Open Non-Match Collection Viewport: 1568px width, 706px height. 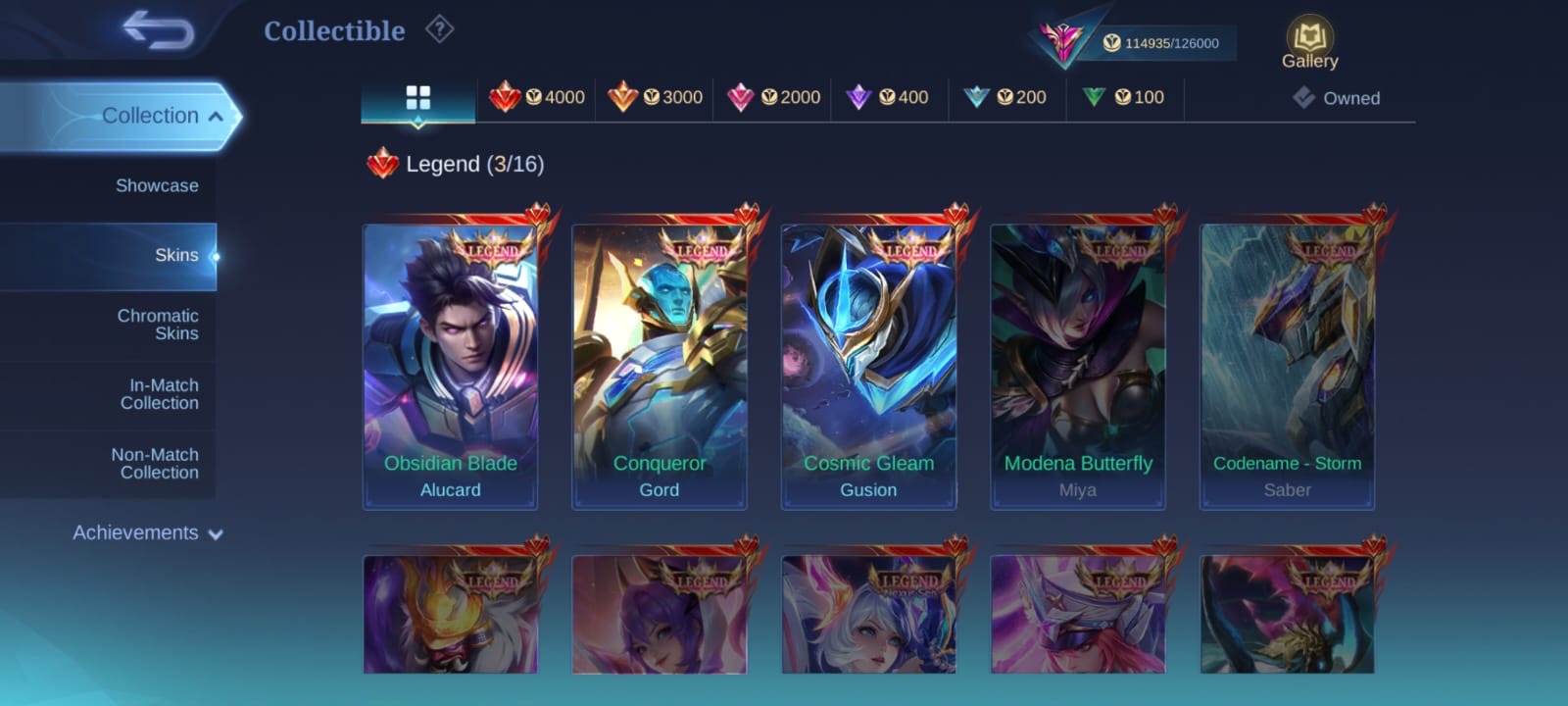tap(155, 464)
